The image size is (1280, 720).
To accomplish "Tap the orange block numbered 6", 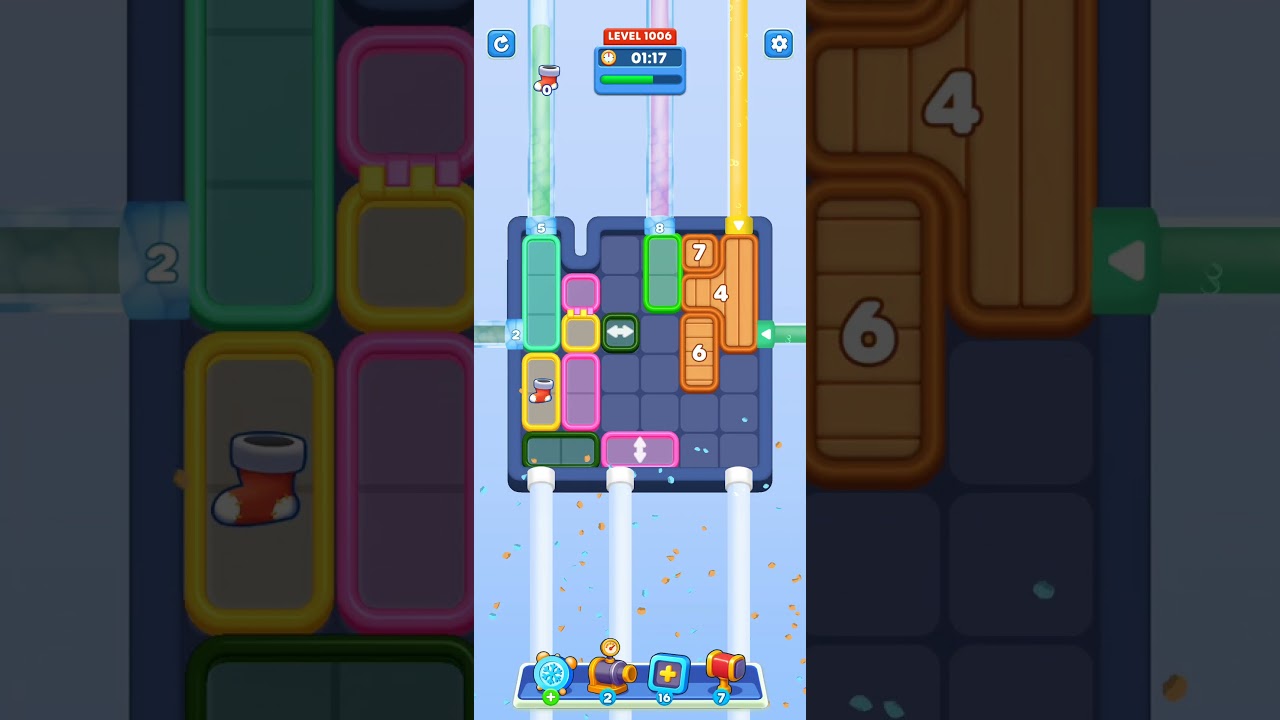I will point(699,353).
